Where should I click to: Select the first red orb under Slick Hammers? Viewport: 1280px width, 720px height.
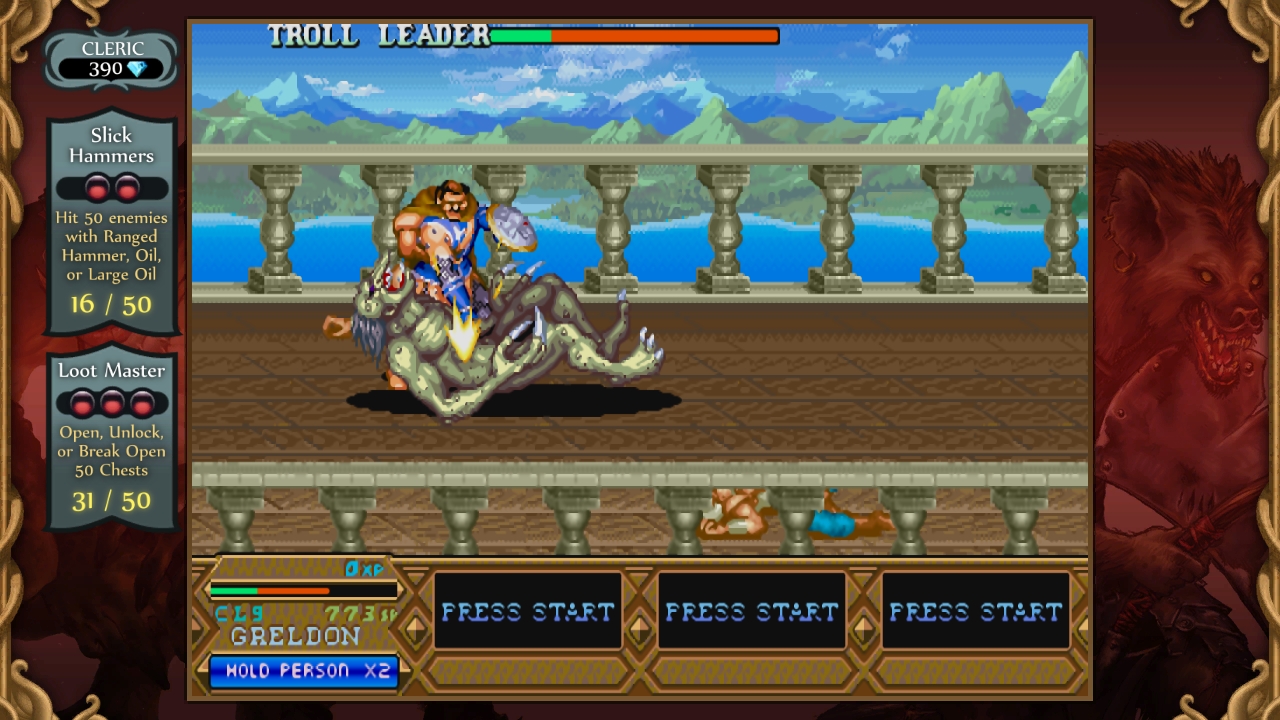(x=99, y=189)
